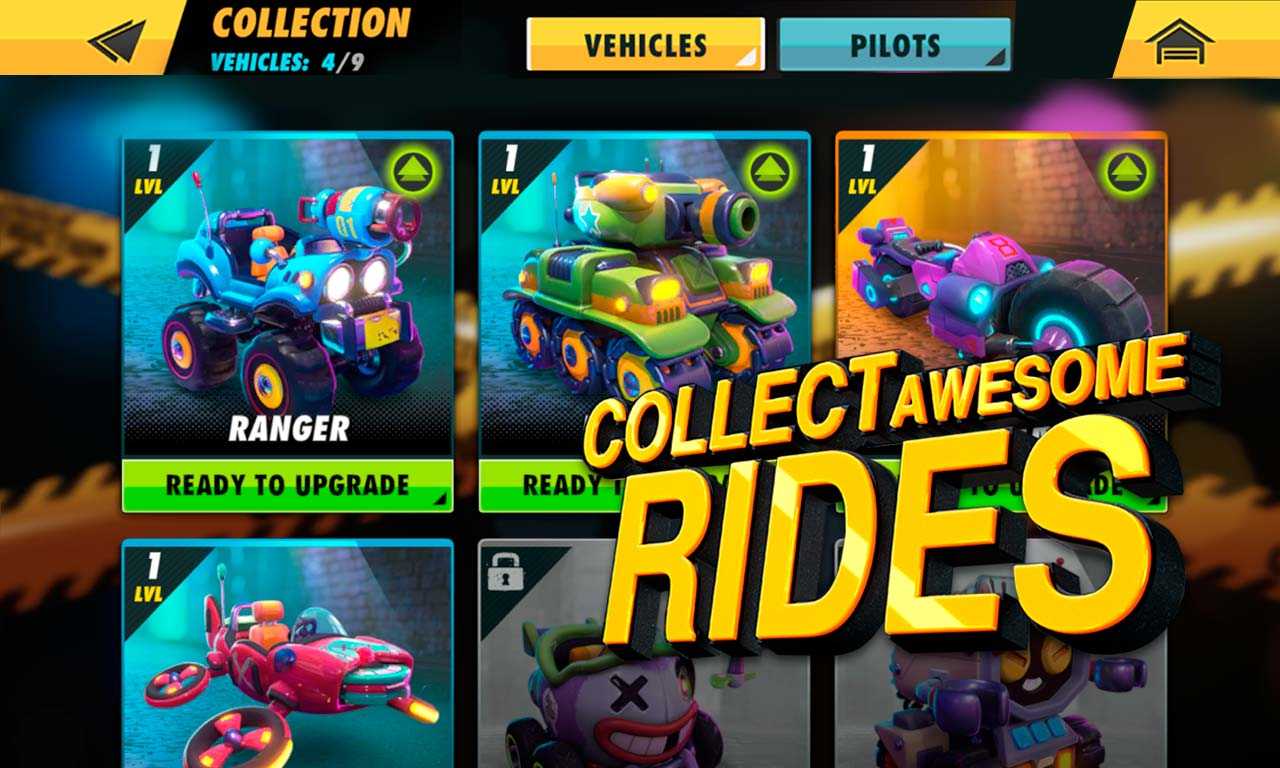Select the Ranger vehicle card
This screenshot has width=1280, height=768.
(287, 300)
